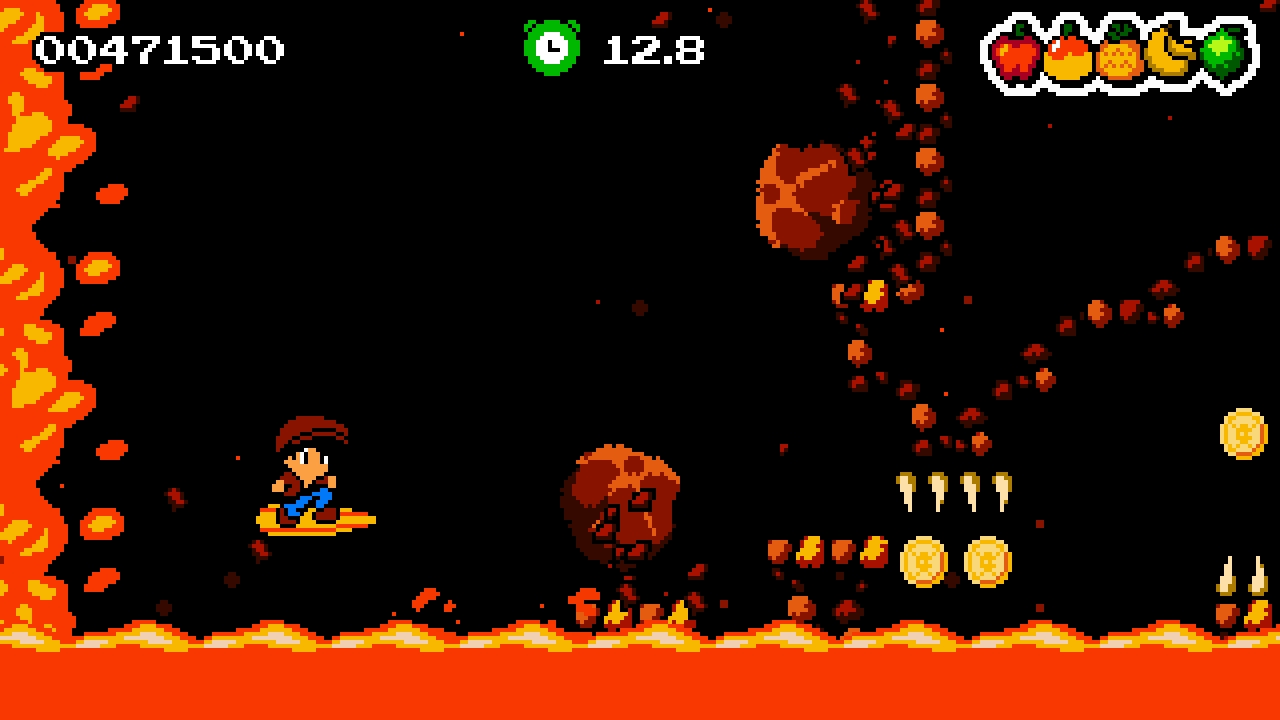Click the lava wall on the left edge

tap(25, 350)
